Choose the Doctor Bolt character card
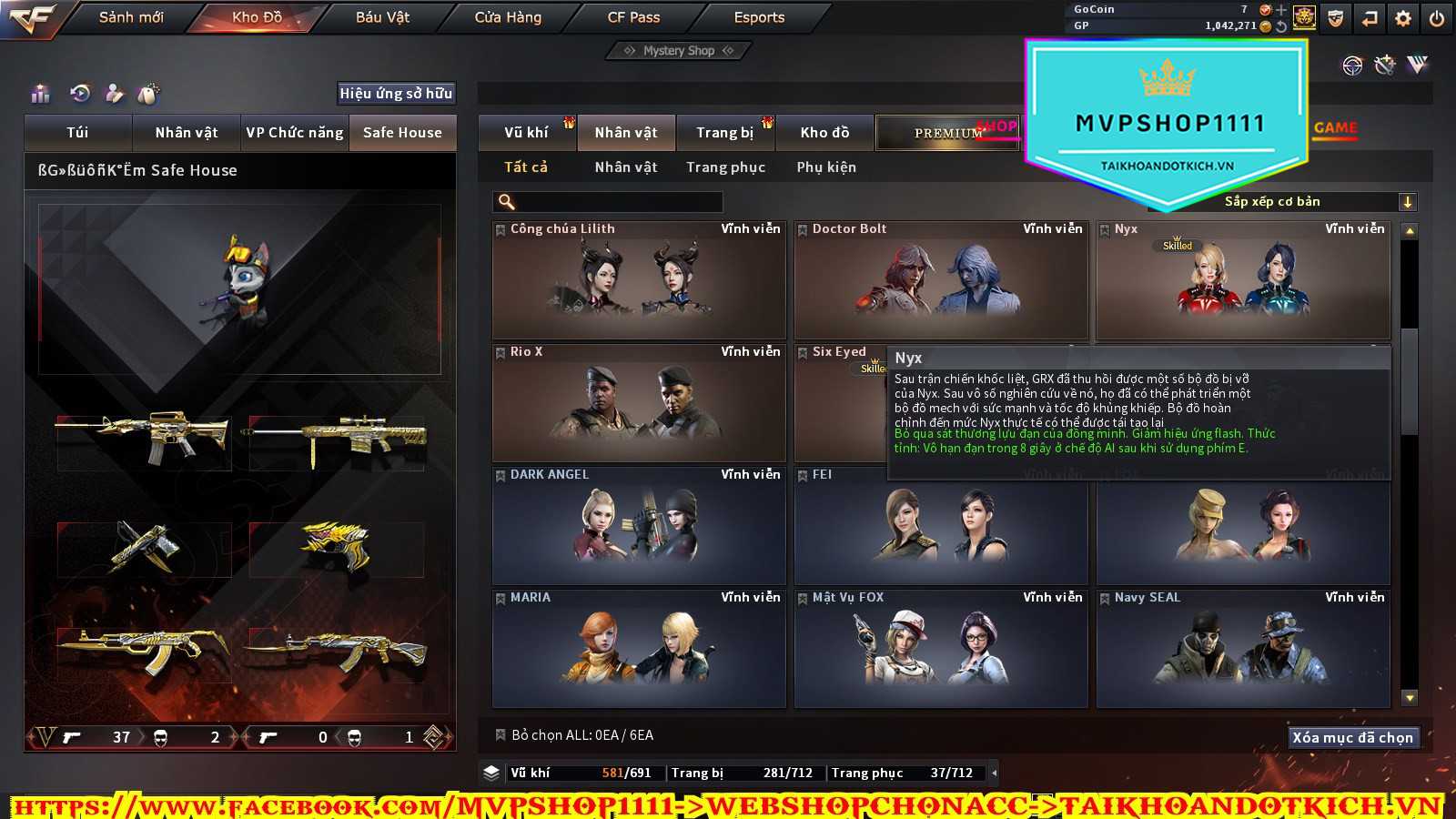The width and height of the screenshot is (1456, 819). (x=941, y=280)
